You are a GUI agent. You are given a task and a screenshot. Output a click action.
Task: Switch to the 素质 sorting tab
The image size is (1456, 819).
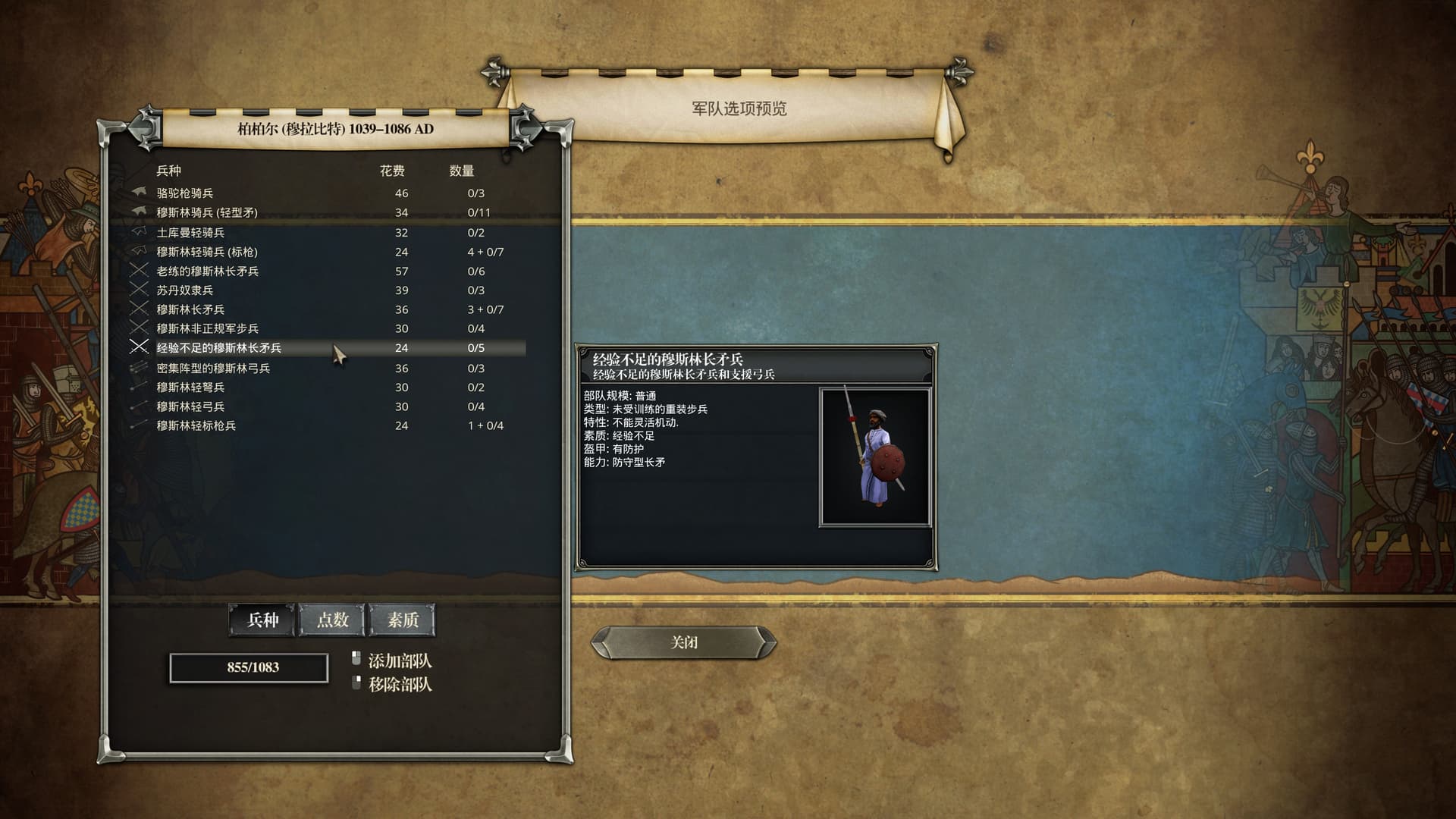pos(402,620)
